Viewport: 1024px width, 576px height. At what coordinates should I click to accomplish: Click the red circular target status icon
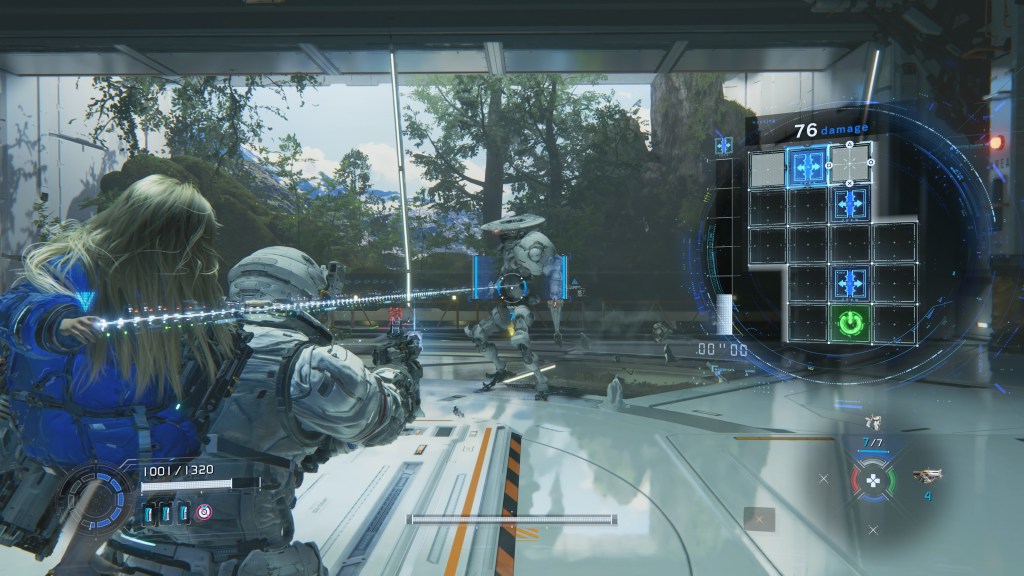point(204,513)
